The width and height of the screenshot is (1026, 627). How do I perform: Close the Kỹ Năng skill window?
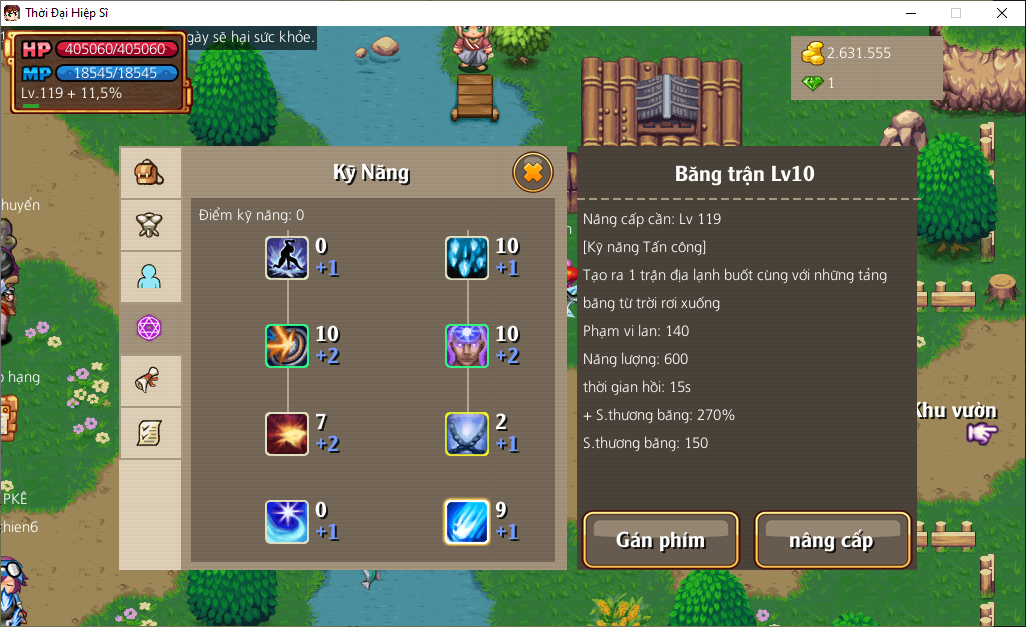point(532,172)
